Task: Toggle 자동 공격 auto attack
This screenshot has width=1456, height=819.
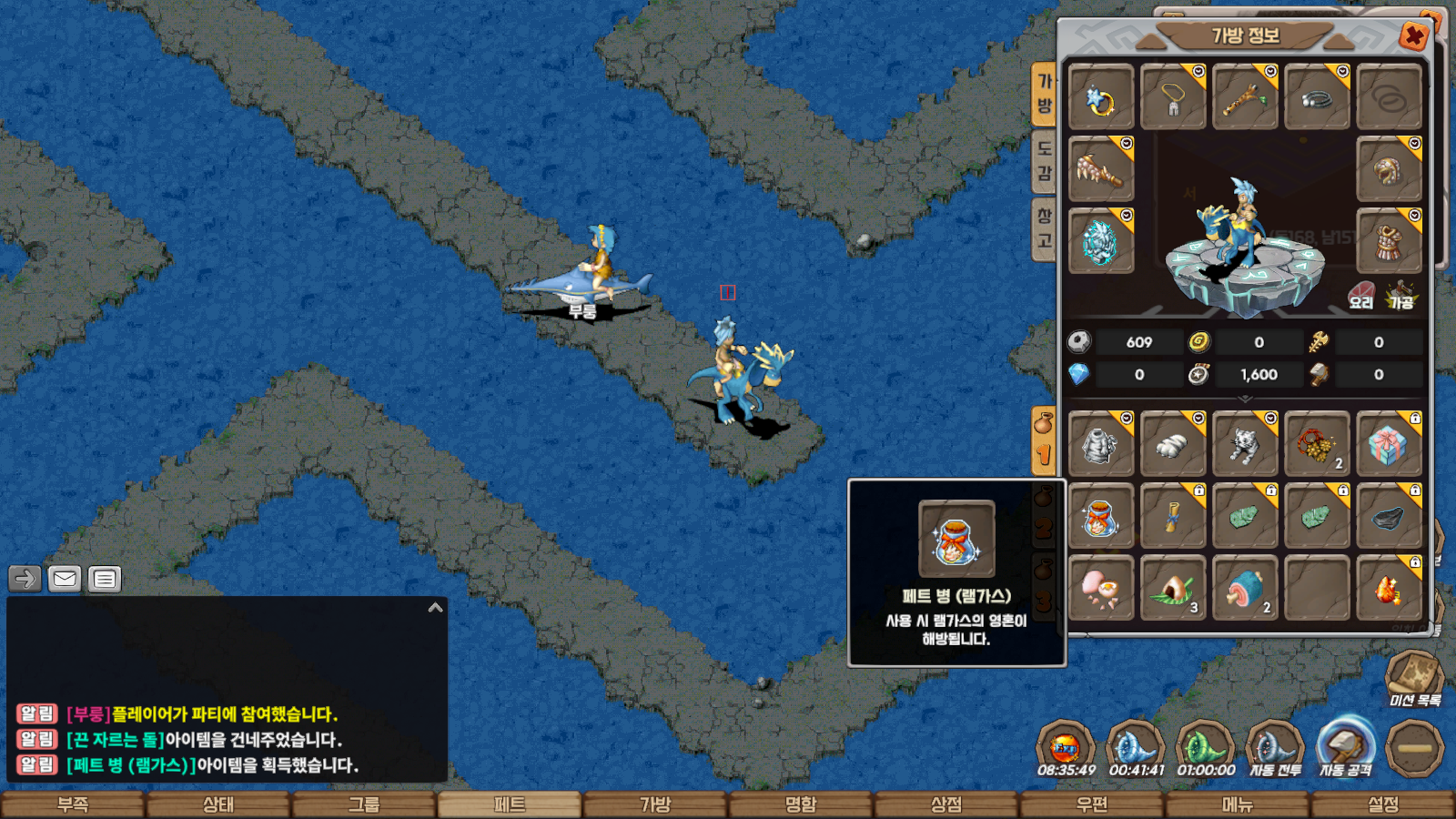Action: [1346, 748]
